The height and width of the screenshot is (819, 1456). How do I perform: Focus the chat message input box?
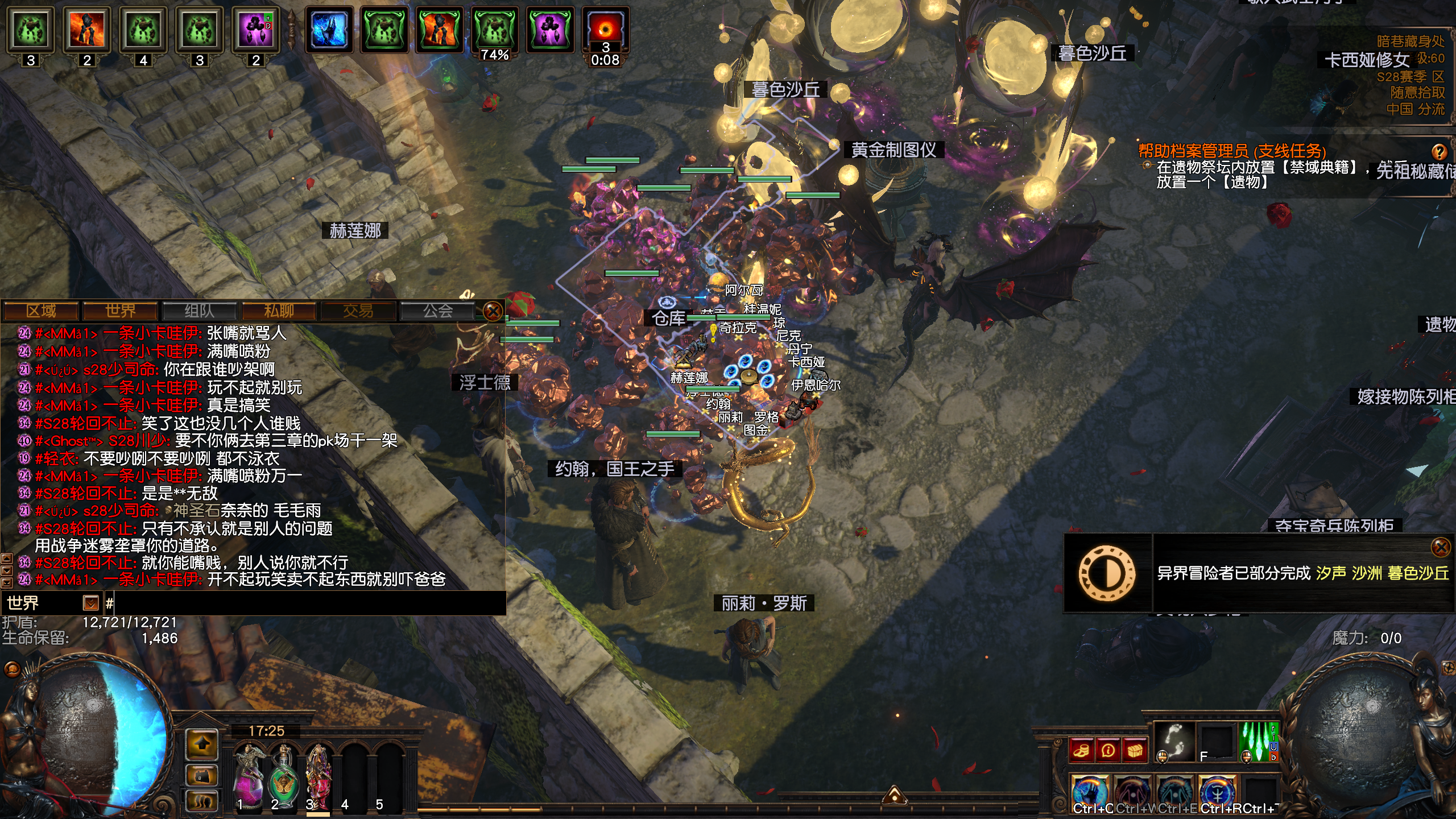tap(307, 603)
